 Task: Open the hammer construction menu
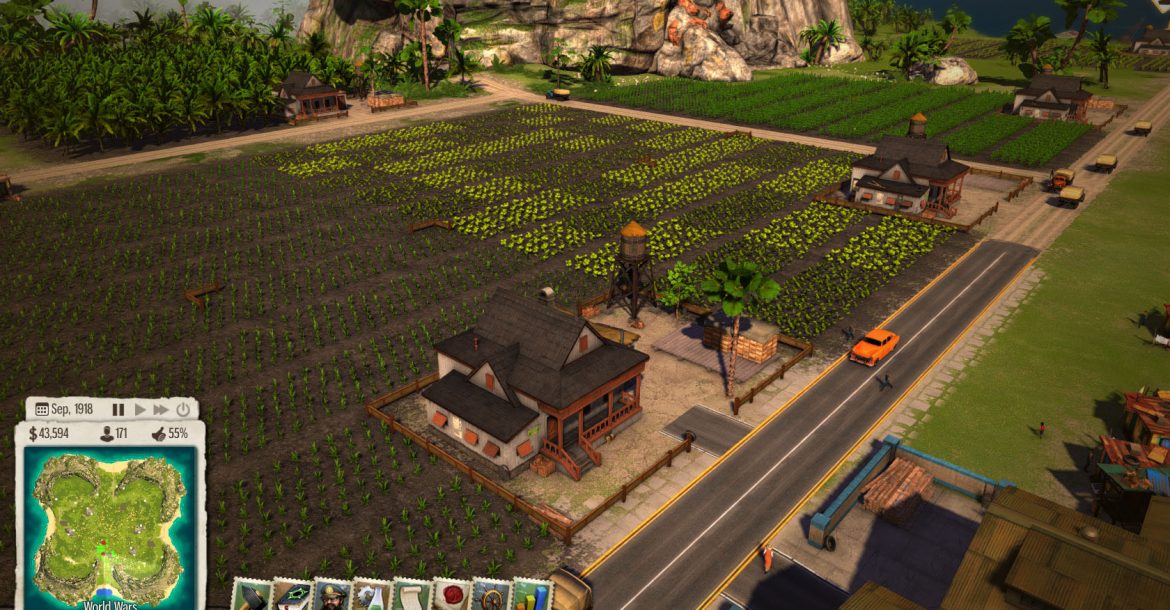pos(251,595)
